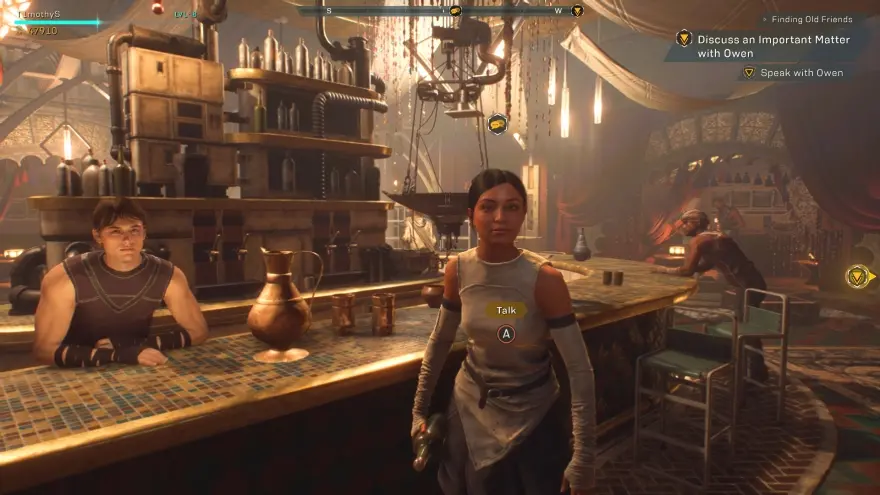The width and height of the screenshot is (880, 495).
Task: Select the Finding Old Friends quest title
Action: coord(813,19)
